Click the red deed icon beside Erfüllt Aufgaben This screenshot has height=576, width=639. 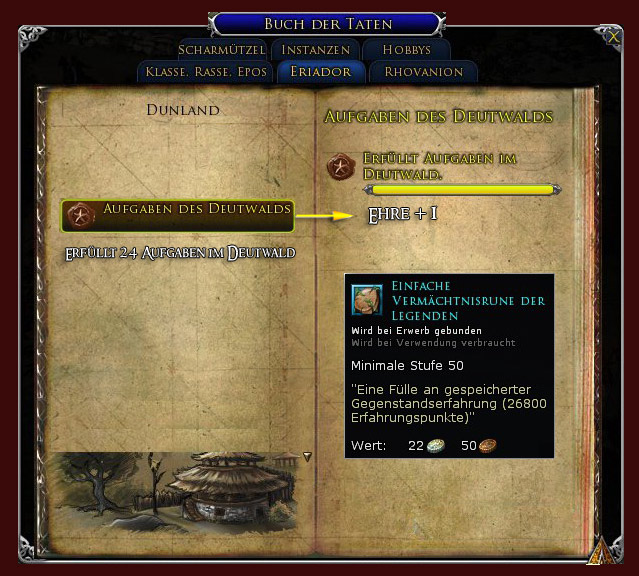coord(342,167)
